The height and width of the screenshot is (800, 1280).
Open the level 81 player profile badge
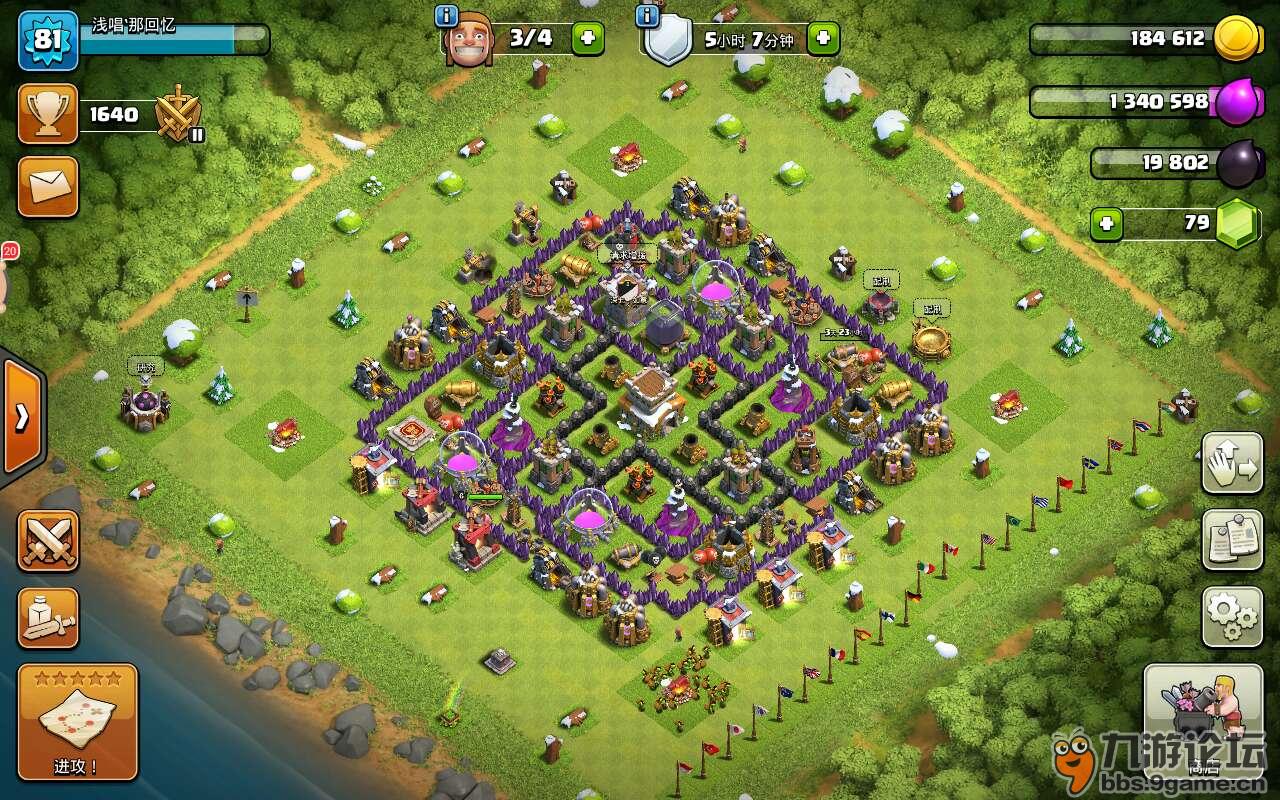48,41
